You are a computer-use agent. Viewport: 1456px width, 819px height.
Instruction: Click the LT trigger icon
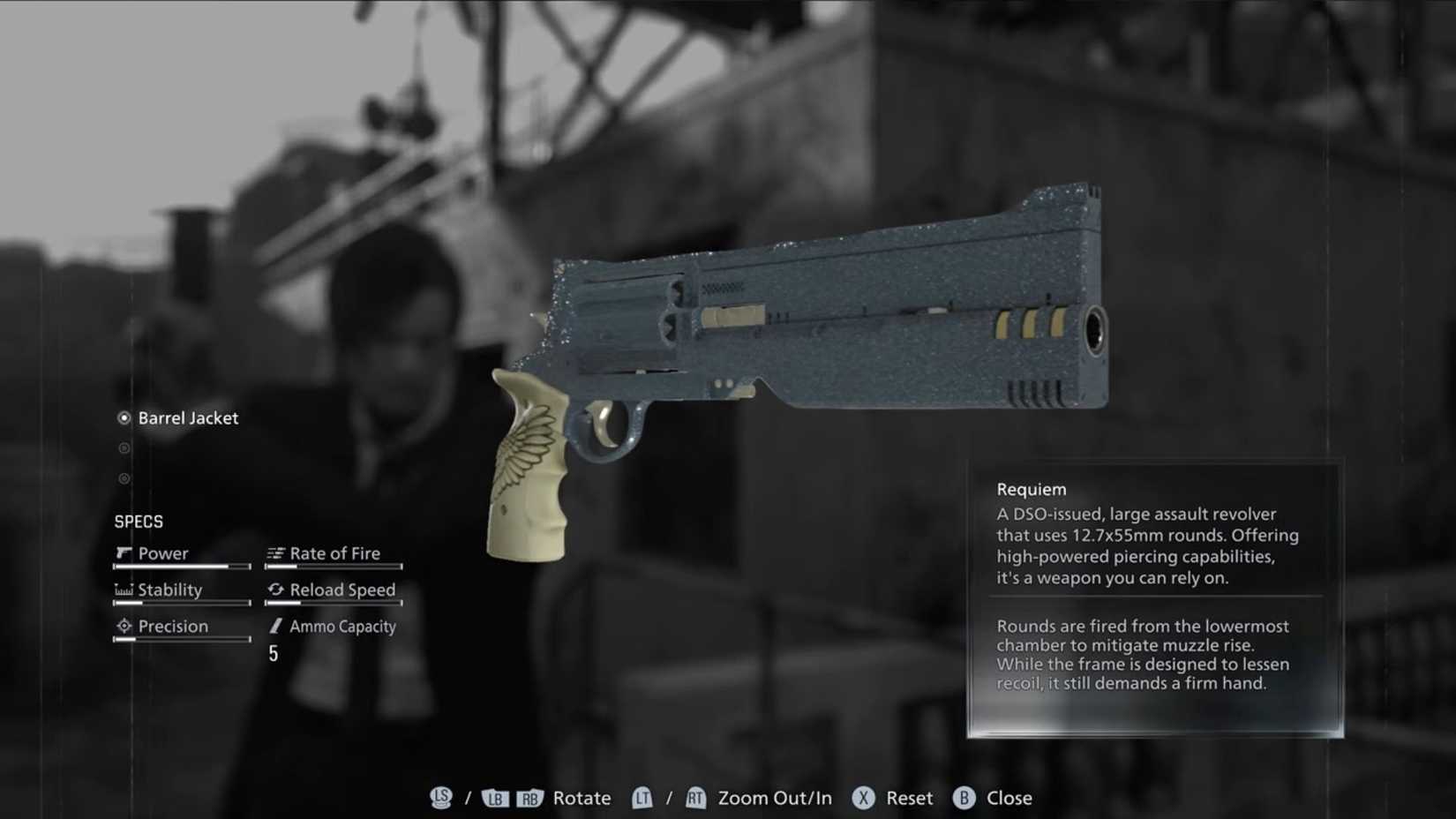642,798
